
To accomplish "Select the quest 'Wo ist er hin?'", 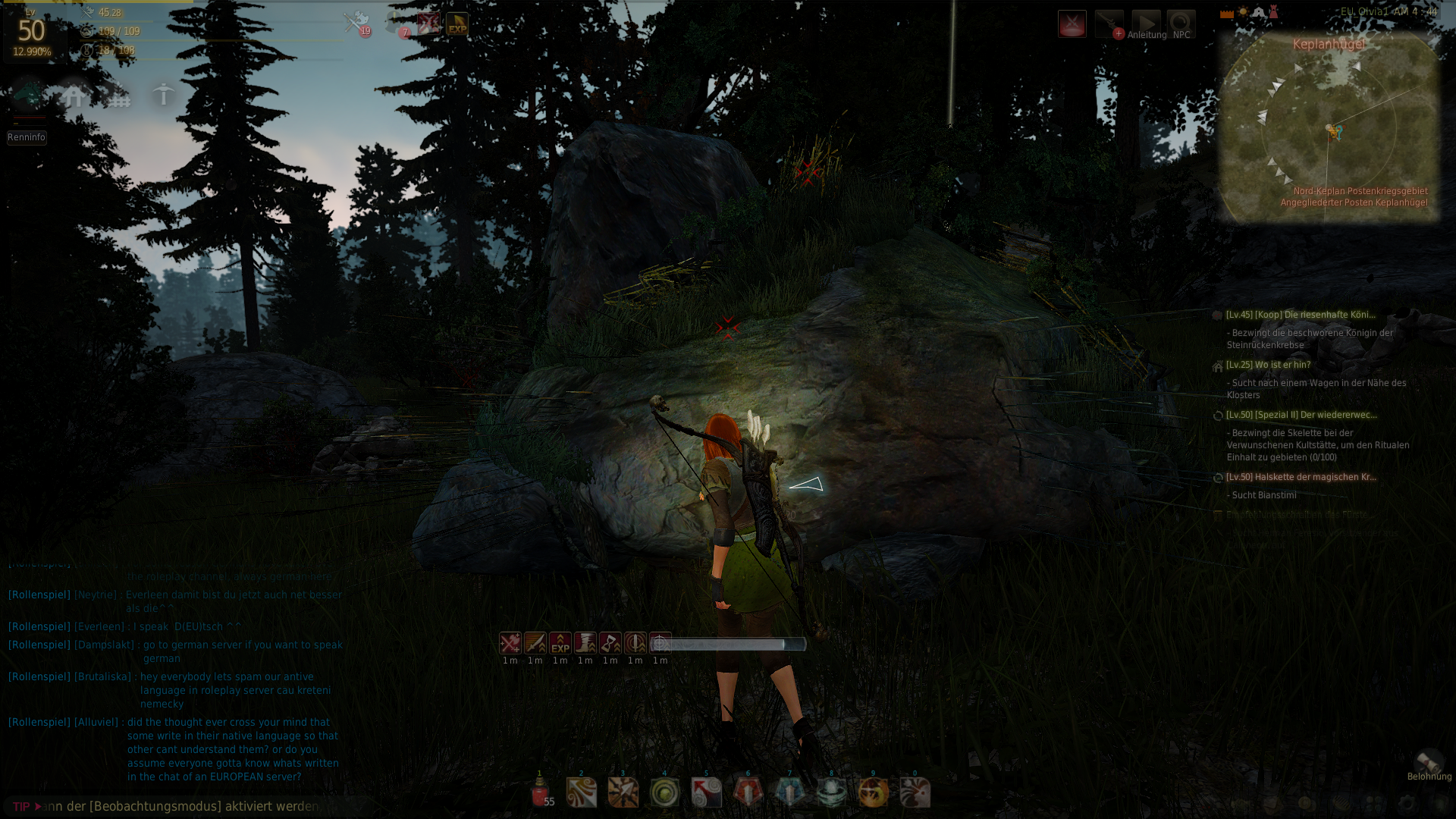I will 1268,365.
